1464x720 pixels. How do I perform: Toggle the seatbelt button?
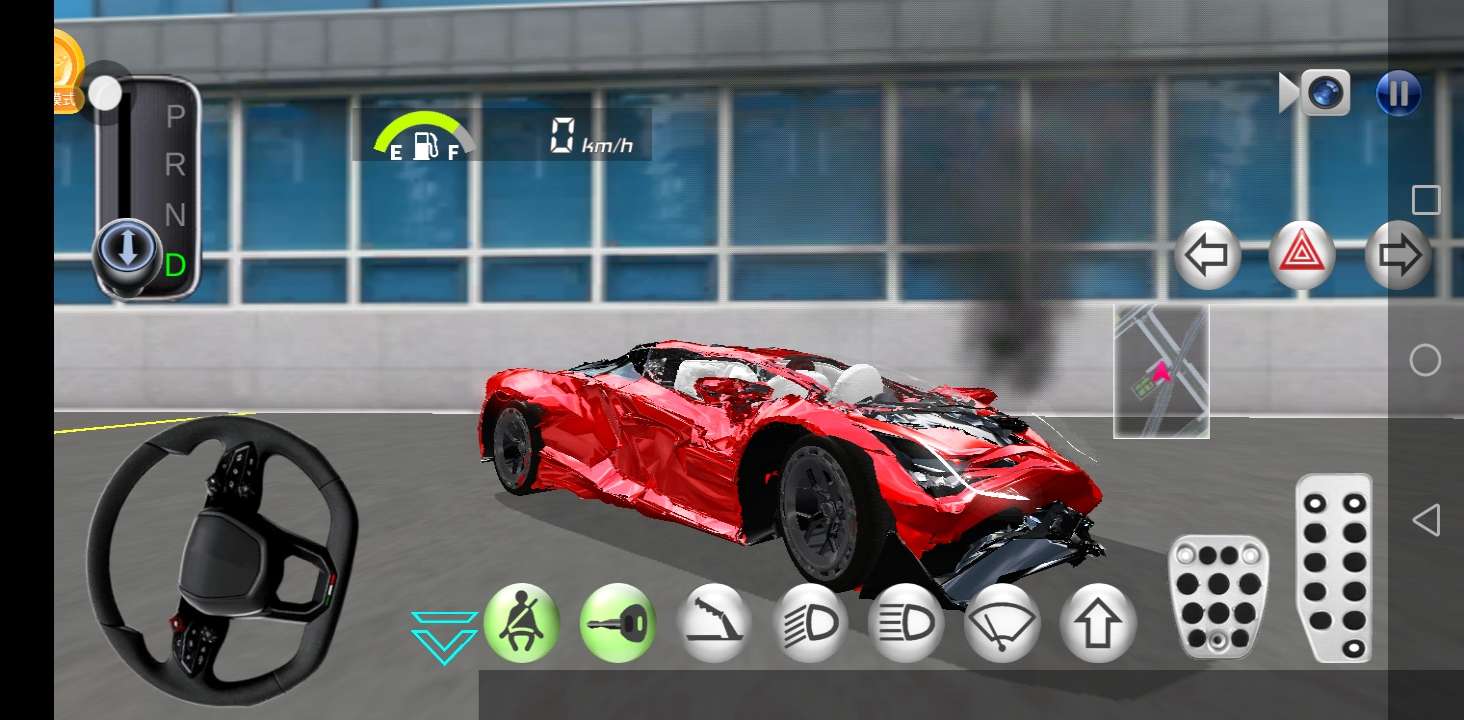(x=521, y=623)
